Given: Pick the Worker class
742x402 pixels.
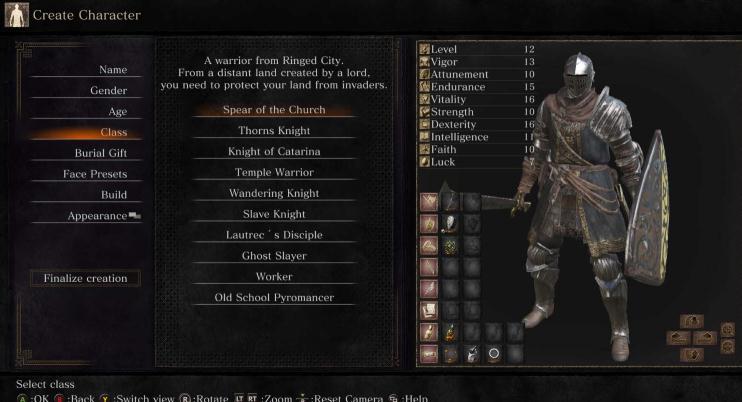Looking at the screenshot, I should 273,276.
